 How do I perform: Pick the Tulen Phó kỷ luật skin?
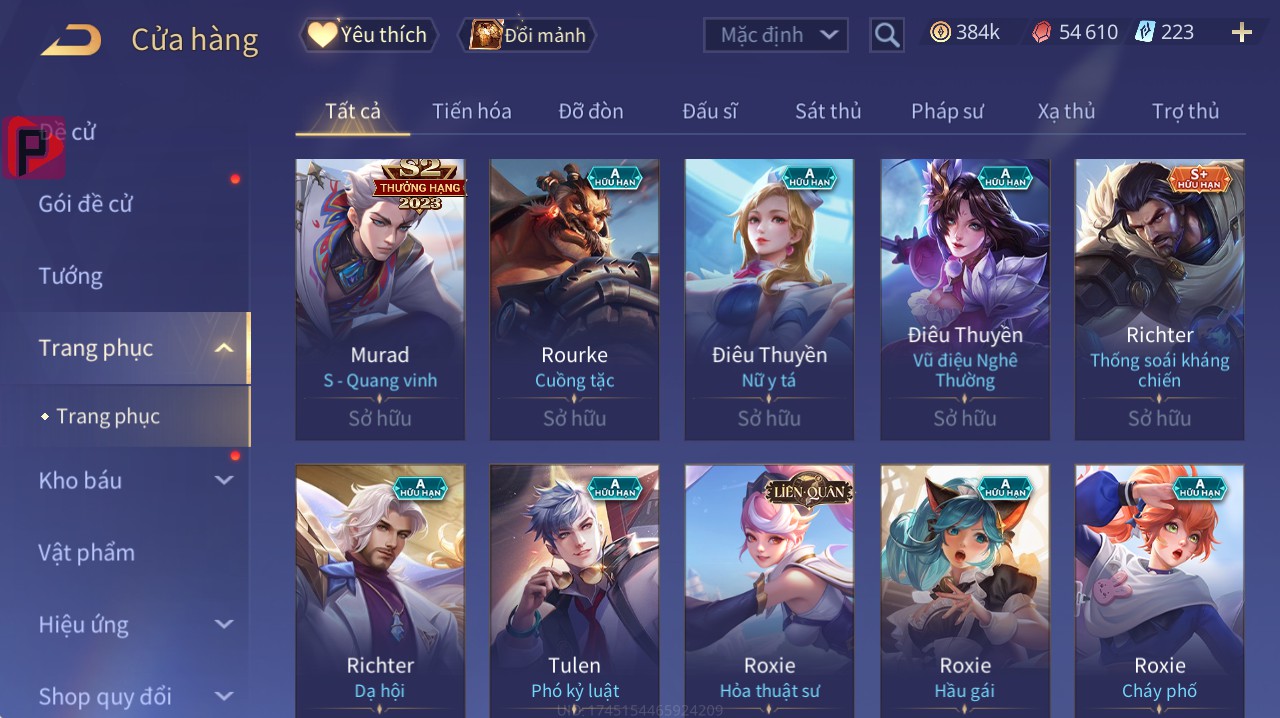pos(574,590)
